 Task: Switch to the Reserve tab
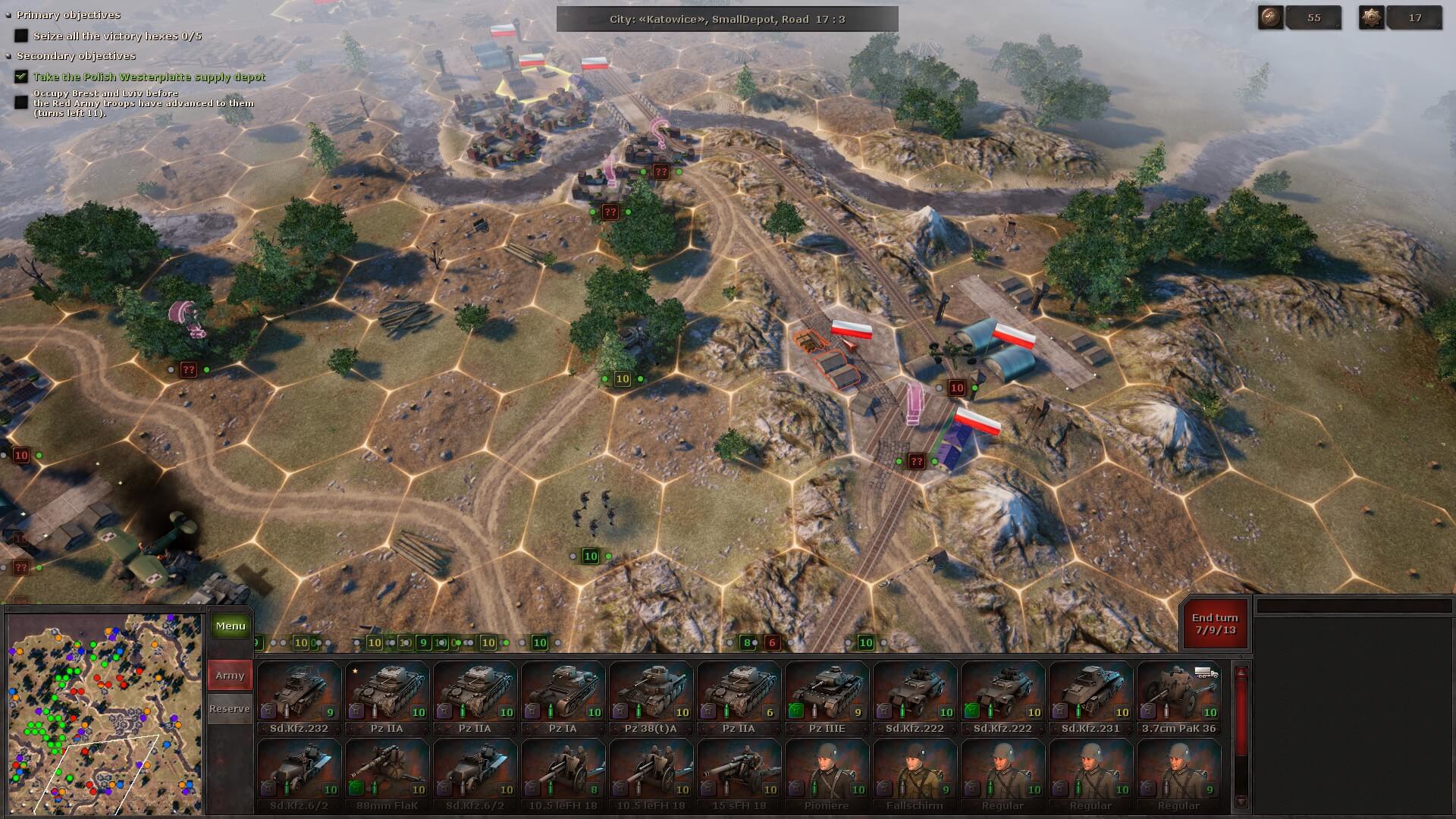click(x=230, y=709)
